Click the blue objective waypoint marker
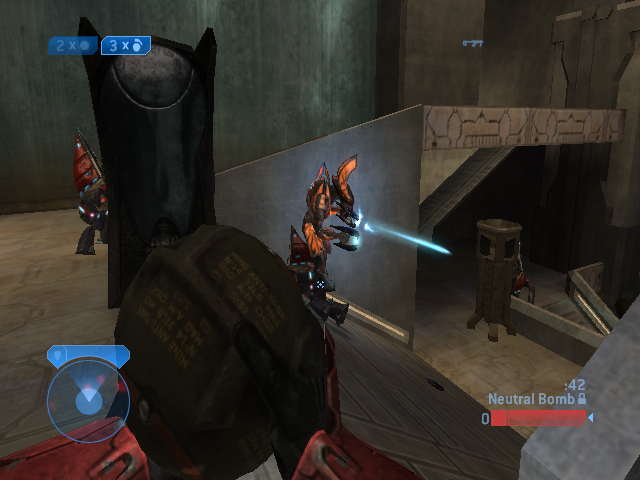640x480 pixels. click(473, 43)
